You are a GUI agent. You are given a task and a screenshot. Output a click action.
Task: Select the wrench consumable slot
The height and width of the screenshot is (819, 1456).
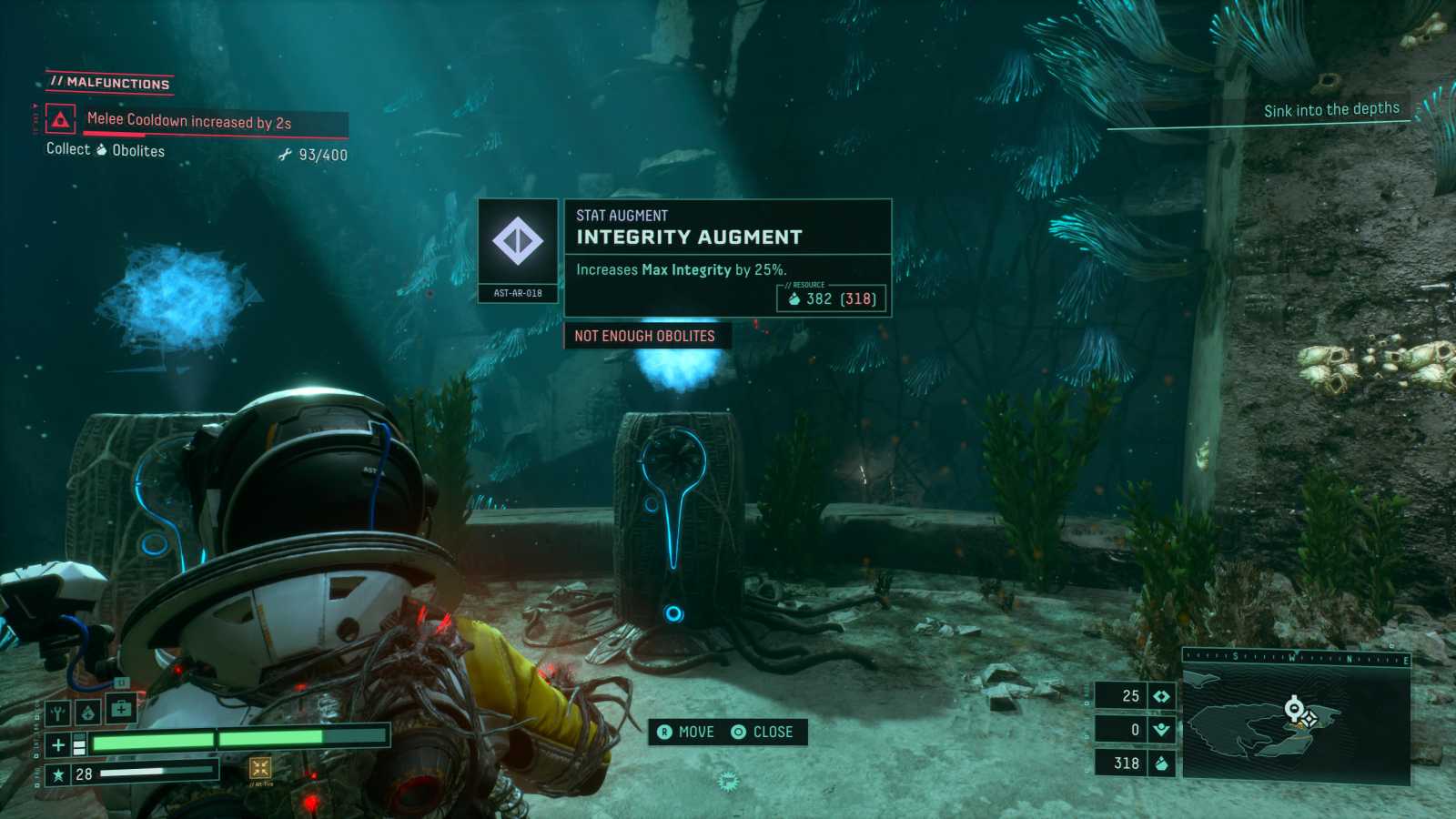click(58, 713)
